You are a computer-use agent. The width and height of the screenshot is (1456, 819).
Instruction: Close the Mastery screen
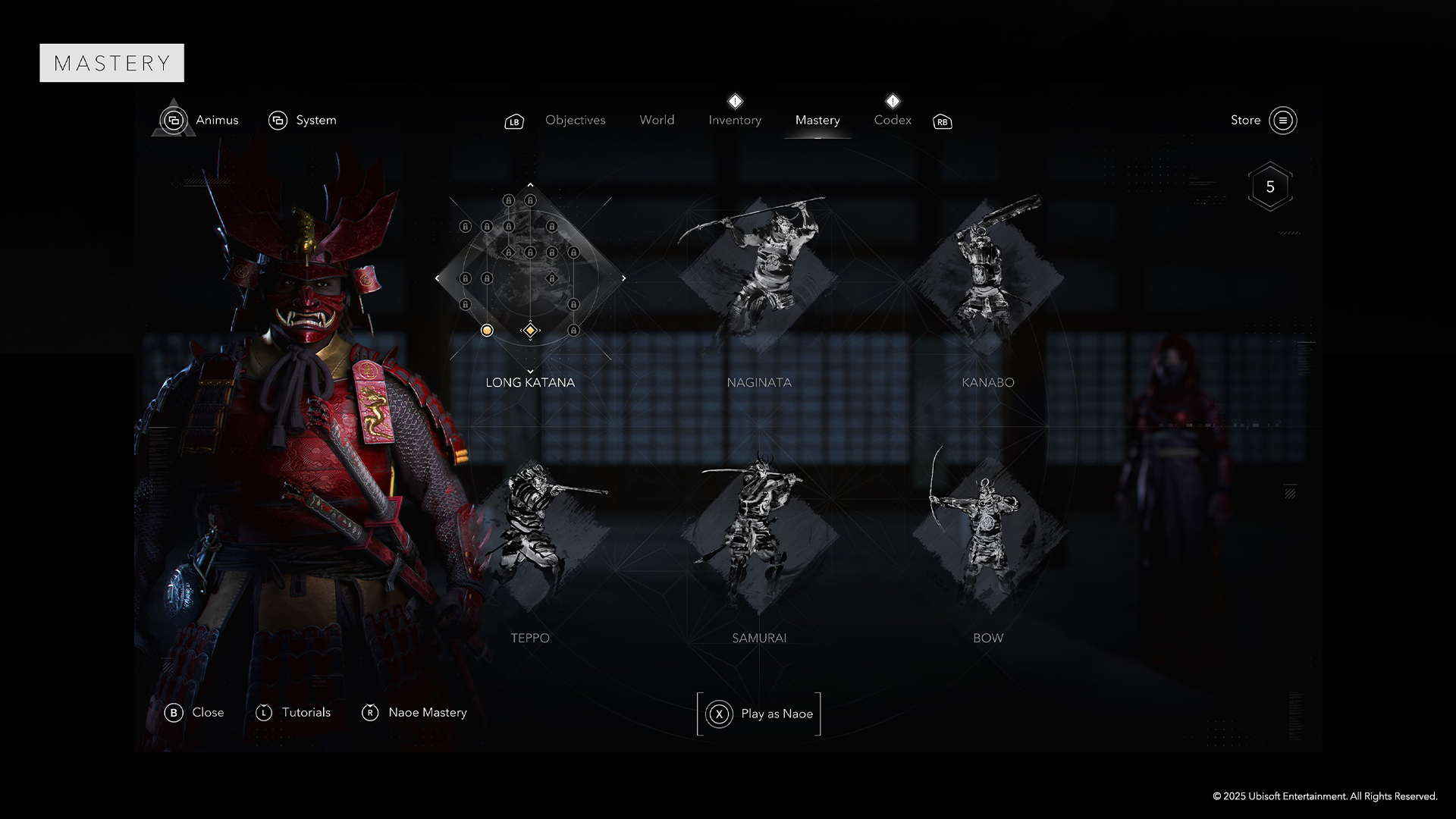pyautogui.click(x=194, y=712)
